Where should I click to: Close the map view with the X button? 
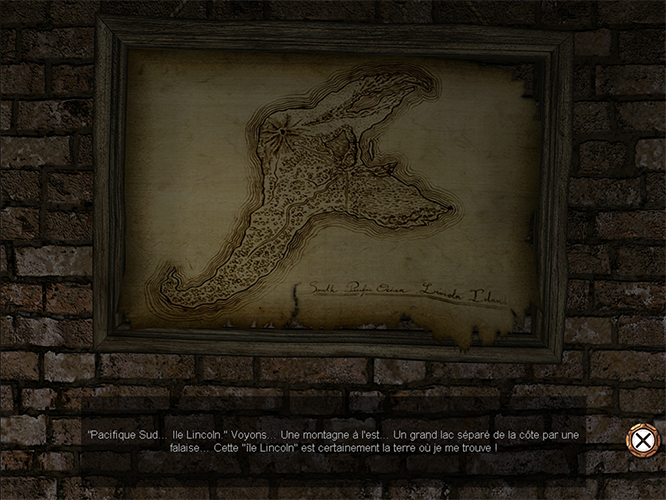641,441
